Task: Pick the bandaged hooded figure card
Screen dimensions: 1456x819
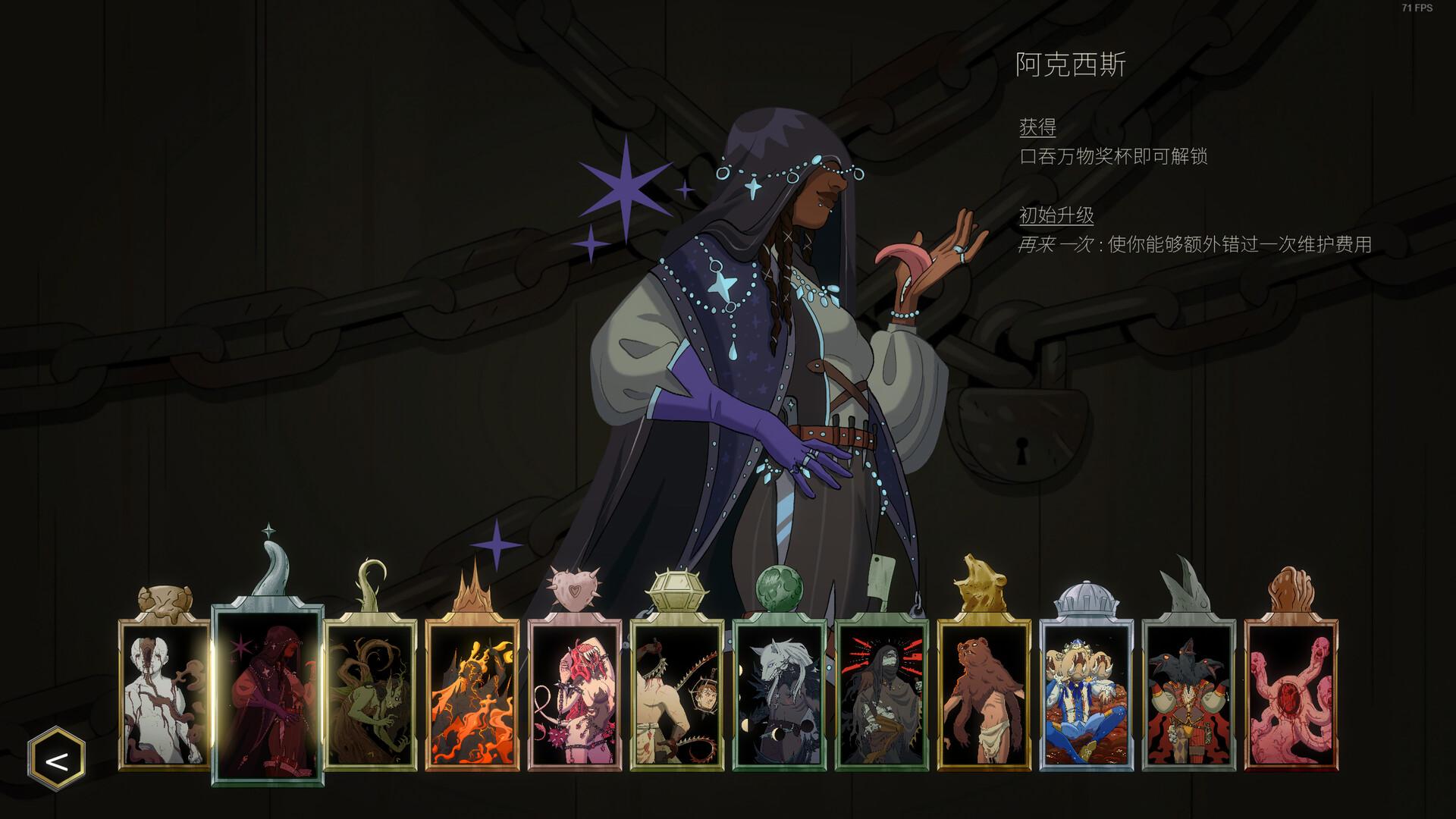Action: tap(882, 694)
